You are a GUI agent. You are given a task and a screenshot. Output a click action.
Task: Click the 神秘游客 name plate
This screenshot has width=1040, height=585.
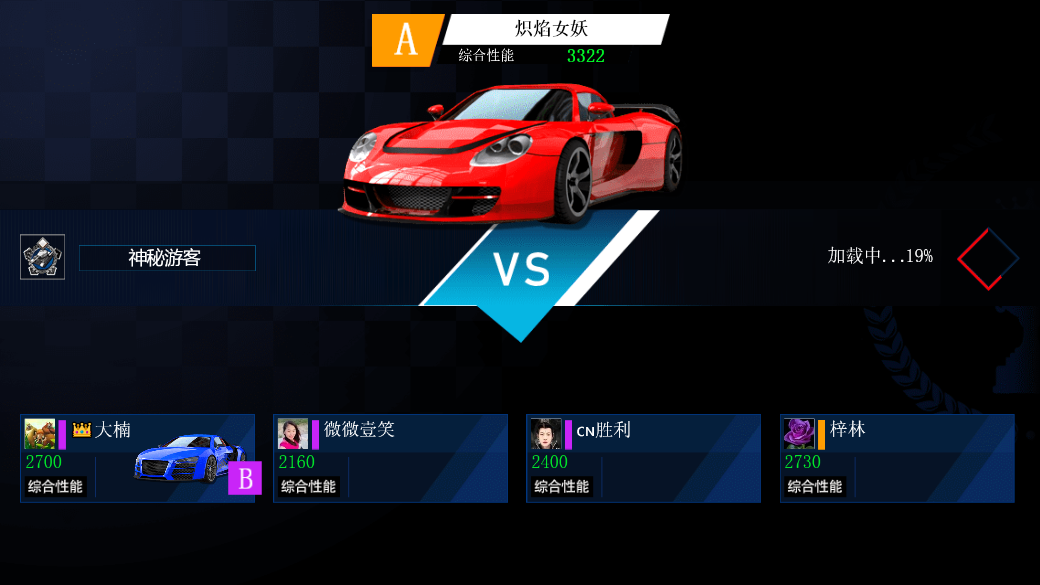point(166,258)
